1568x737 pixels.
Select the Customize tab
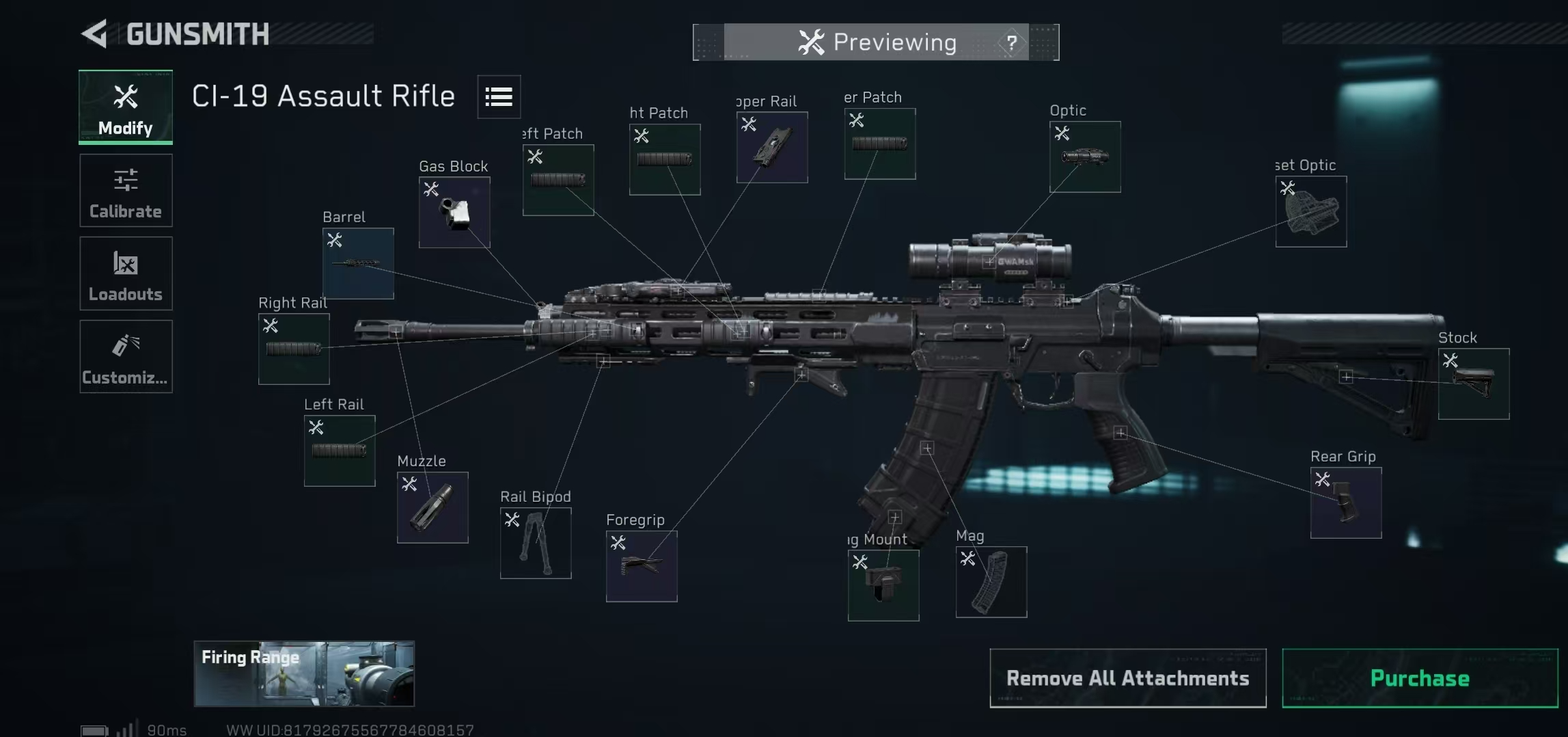[126, 356]
